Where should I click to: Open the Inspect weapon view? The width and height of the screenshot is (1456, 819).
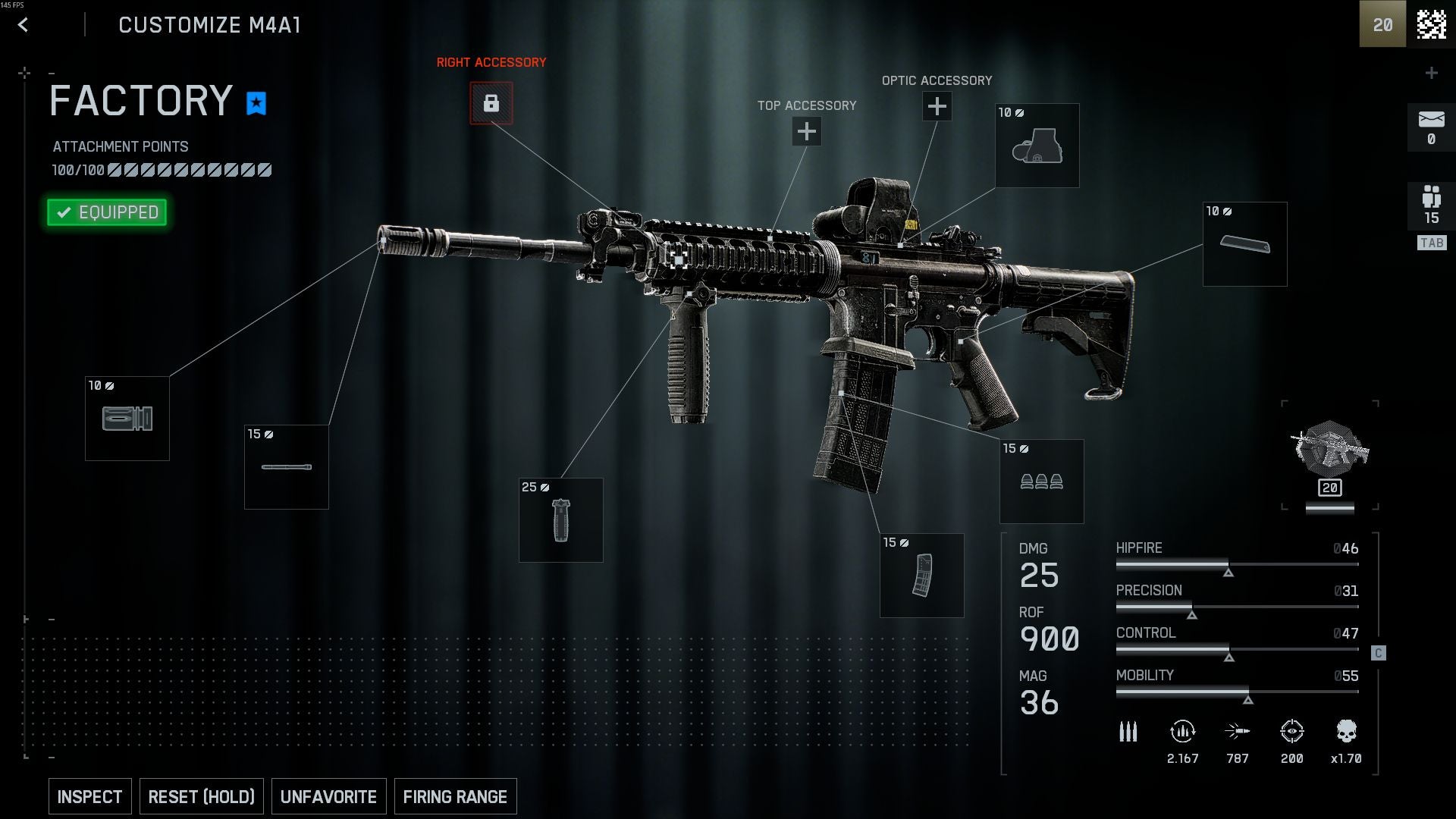click(x=89, y=797)
